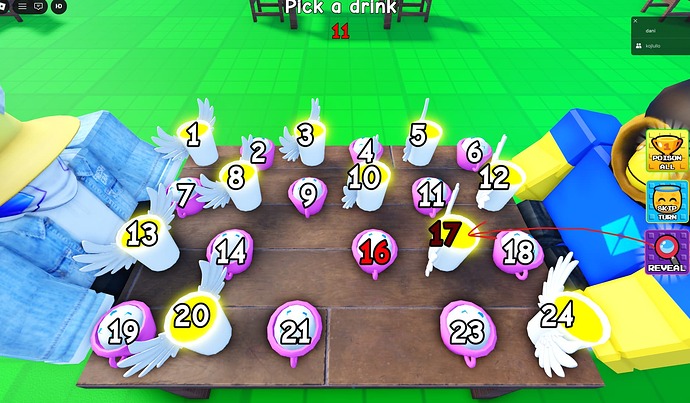Image resolution: width=690 pixels, height=403 pixels.
Task: Open the hamburger lines menu icon
Action: coord(22,6)
